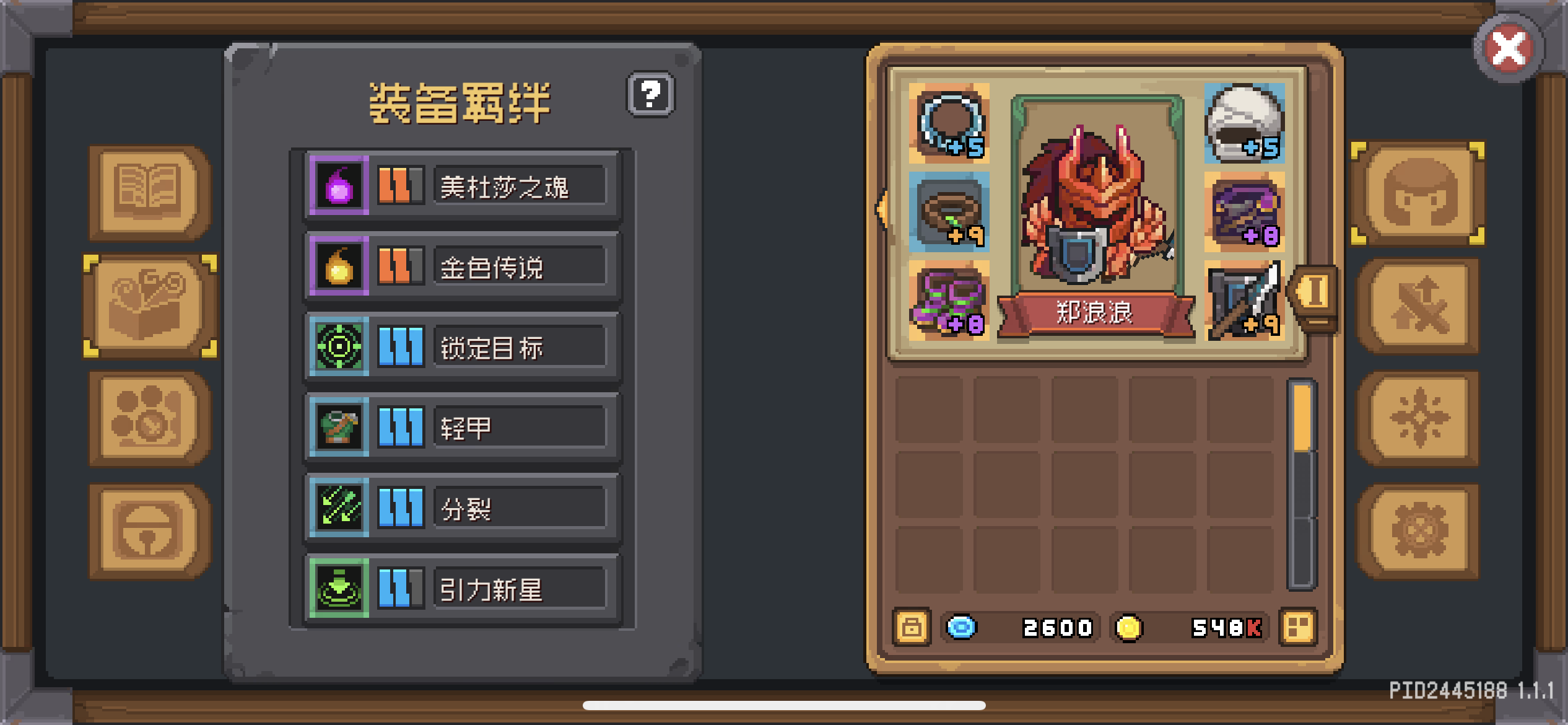Open the question mark help button
Viewport: 1568px width, 725px height.
(x=650, y=95)
